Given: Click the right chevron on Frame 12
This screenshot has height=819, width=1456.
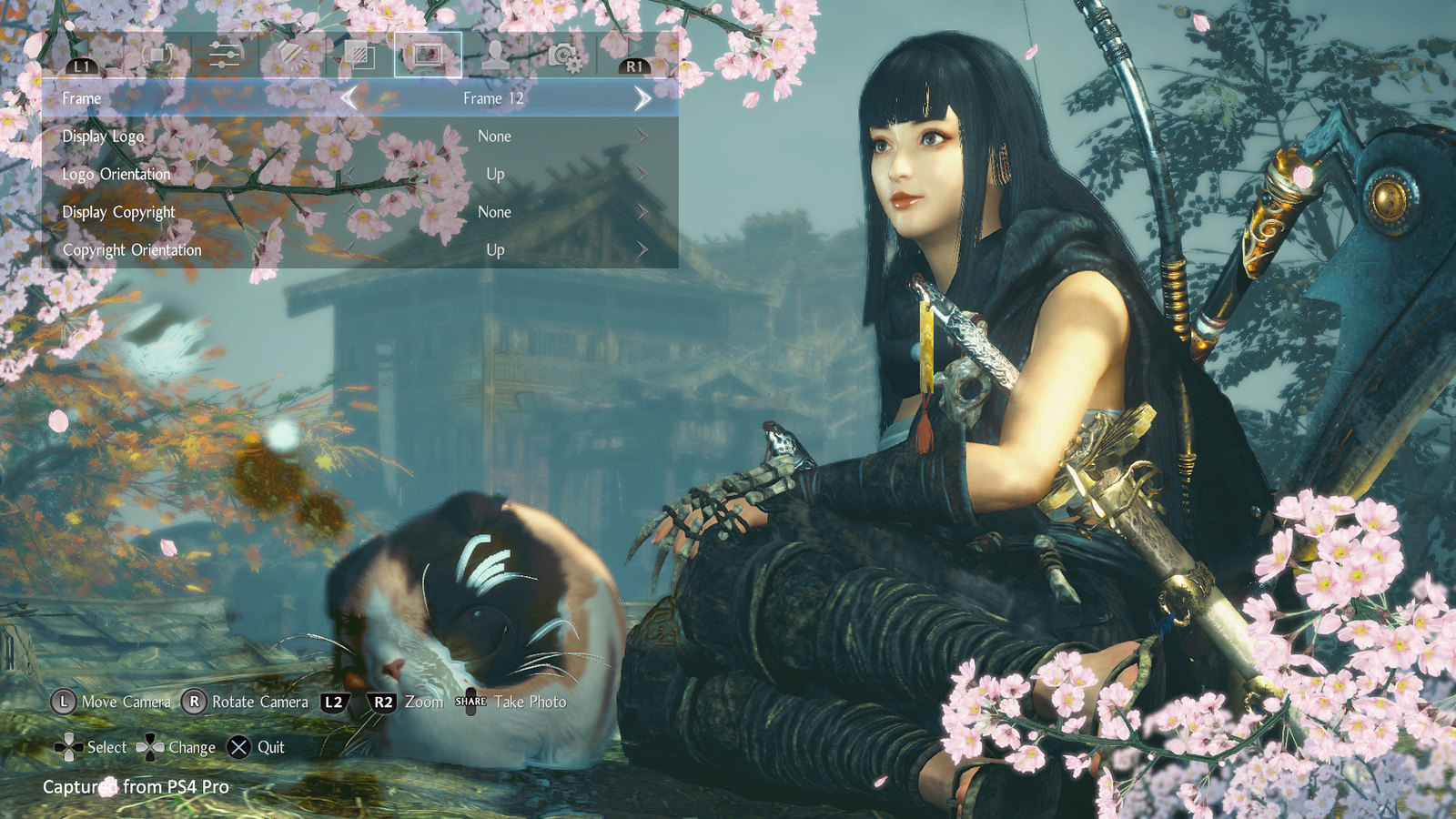Looking at the screenshot, I should tap(642, 98).
